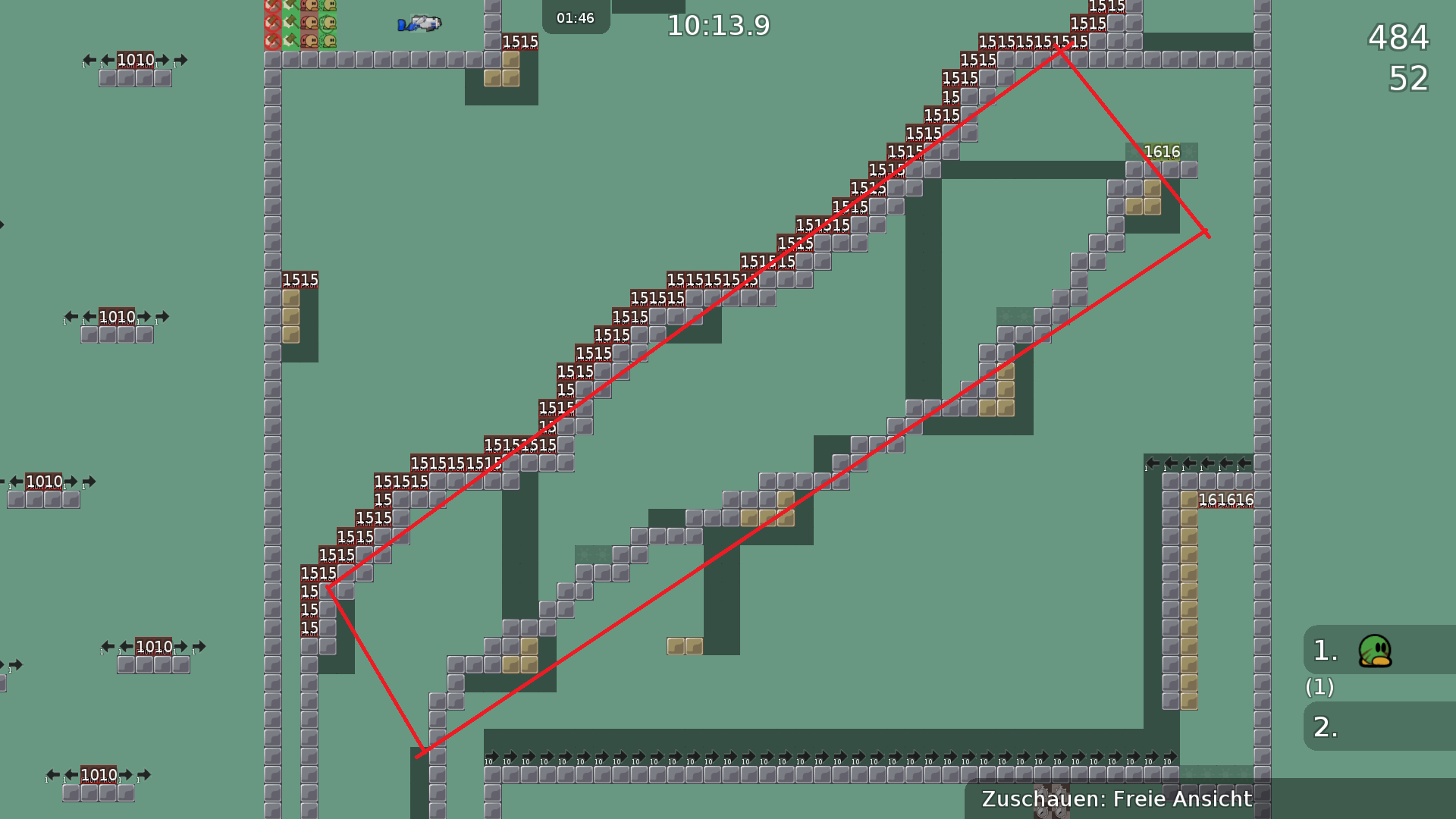Viewport: 1456px width, 819px height.
Task: Click the 10:13.9 clock display
Action: tap(717, 25)
